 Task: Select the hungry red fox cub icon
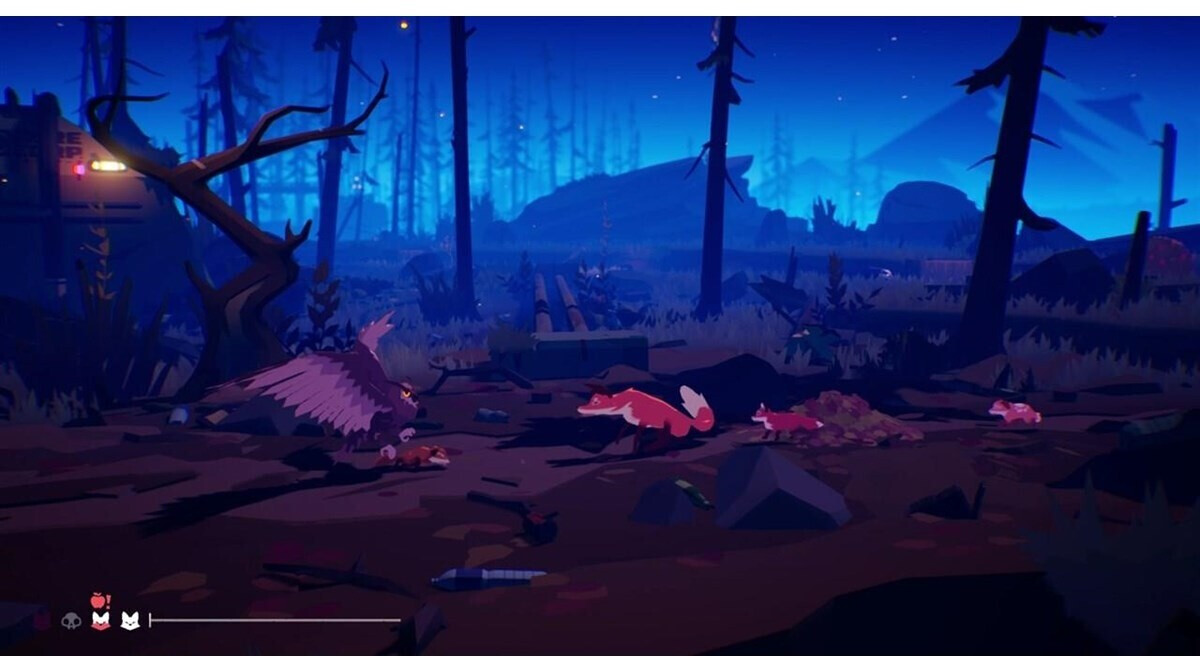pyautogui.click(x=100, y=621)
